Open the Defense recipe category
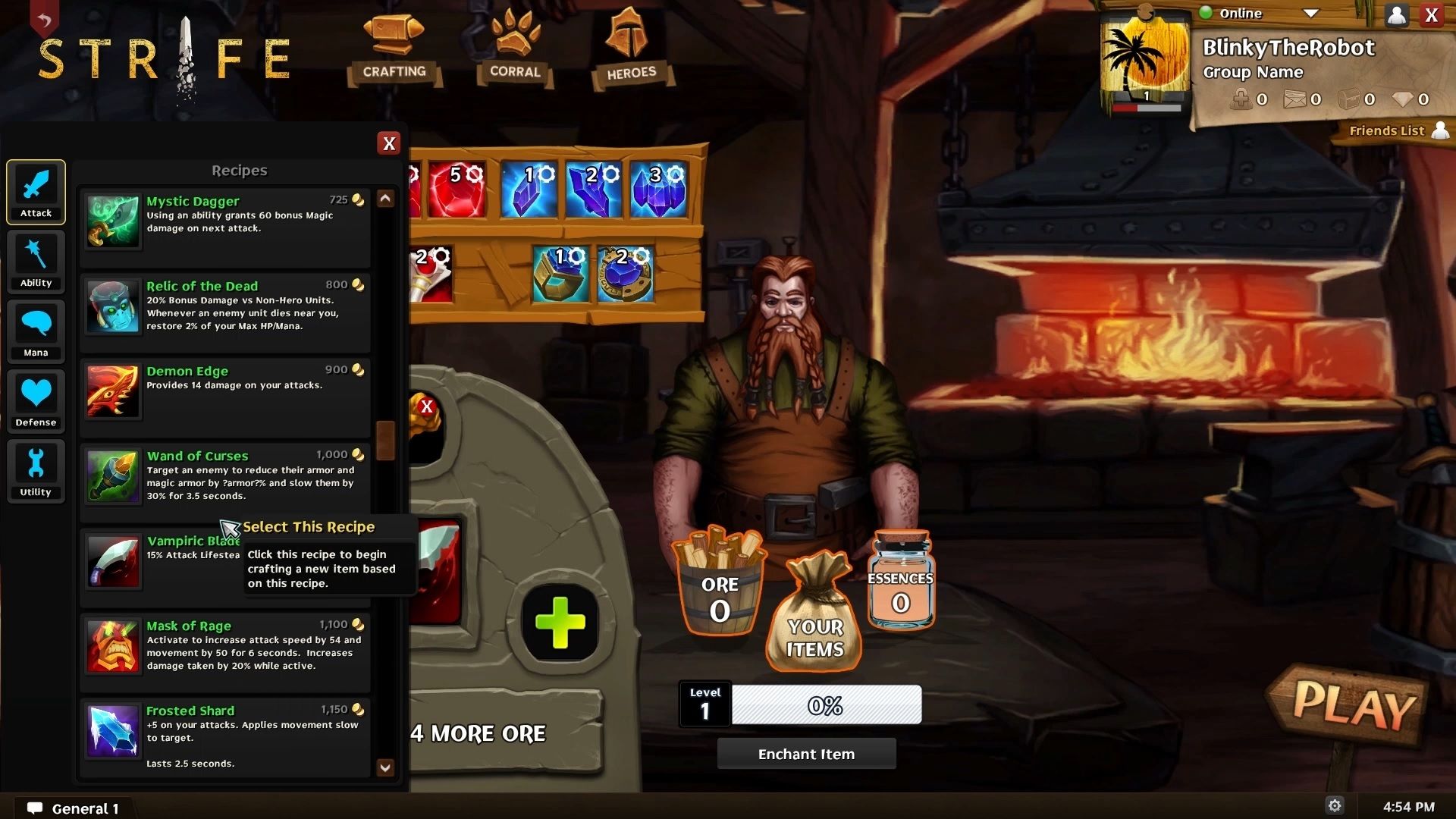This screenshot has height=819, width=1456. 36,401
